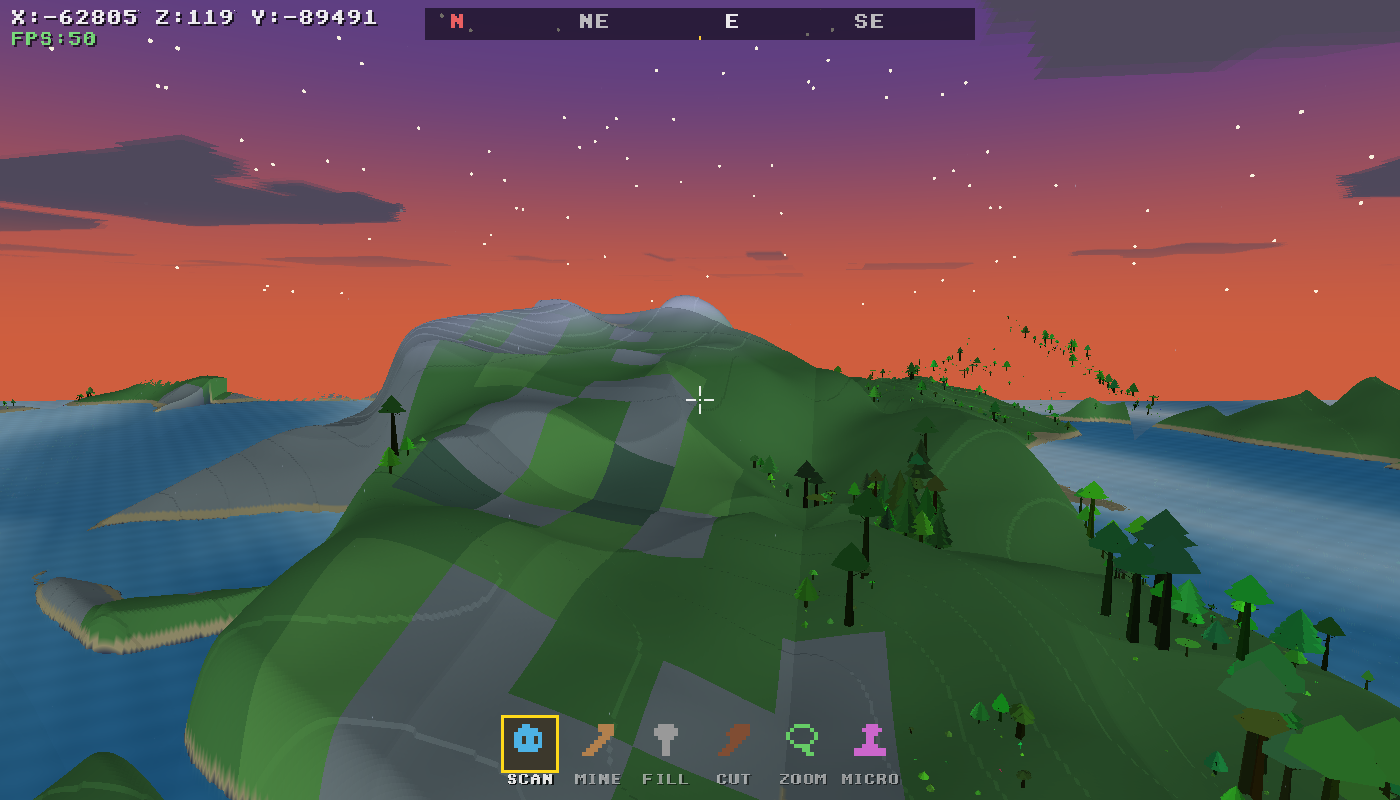Screen dimensions: 1400x800
Task: Click the red N compass marker
Action: [x=459, y=21]
